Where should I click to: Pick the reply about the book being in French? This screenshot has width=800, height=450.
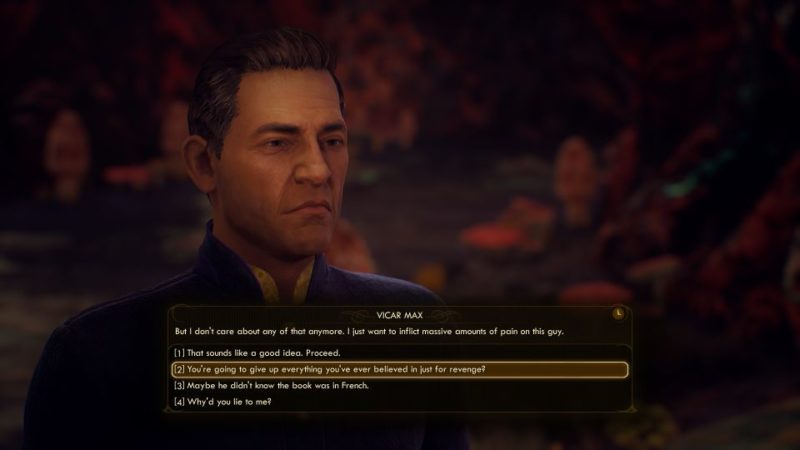pyautogui.click(x=286, y=385)
